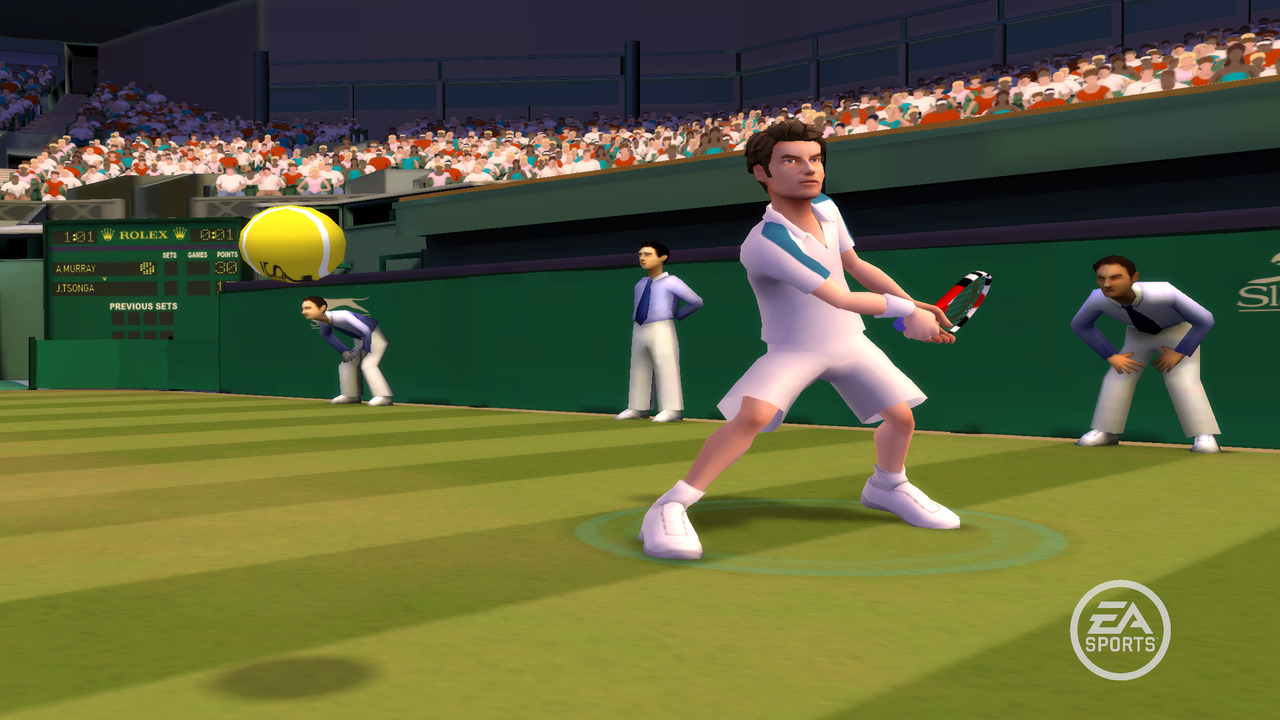
Task: Click Andy Murray's serving indicator icon
Action: (148, 268)
